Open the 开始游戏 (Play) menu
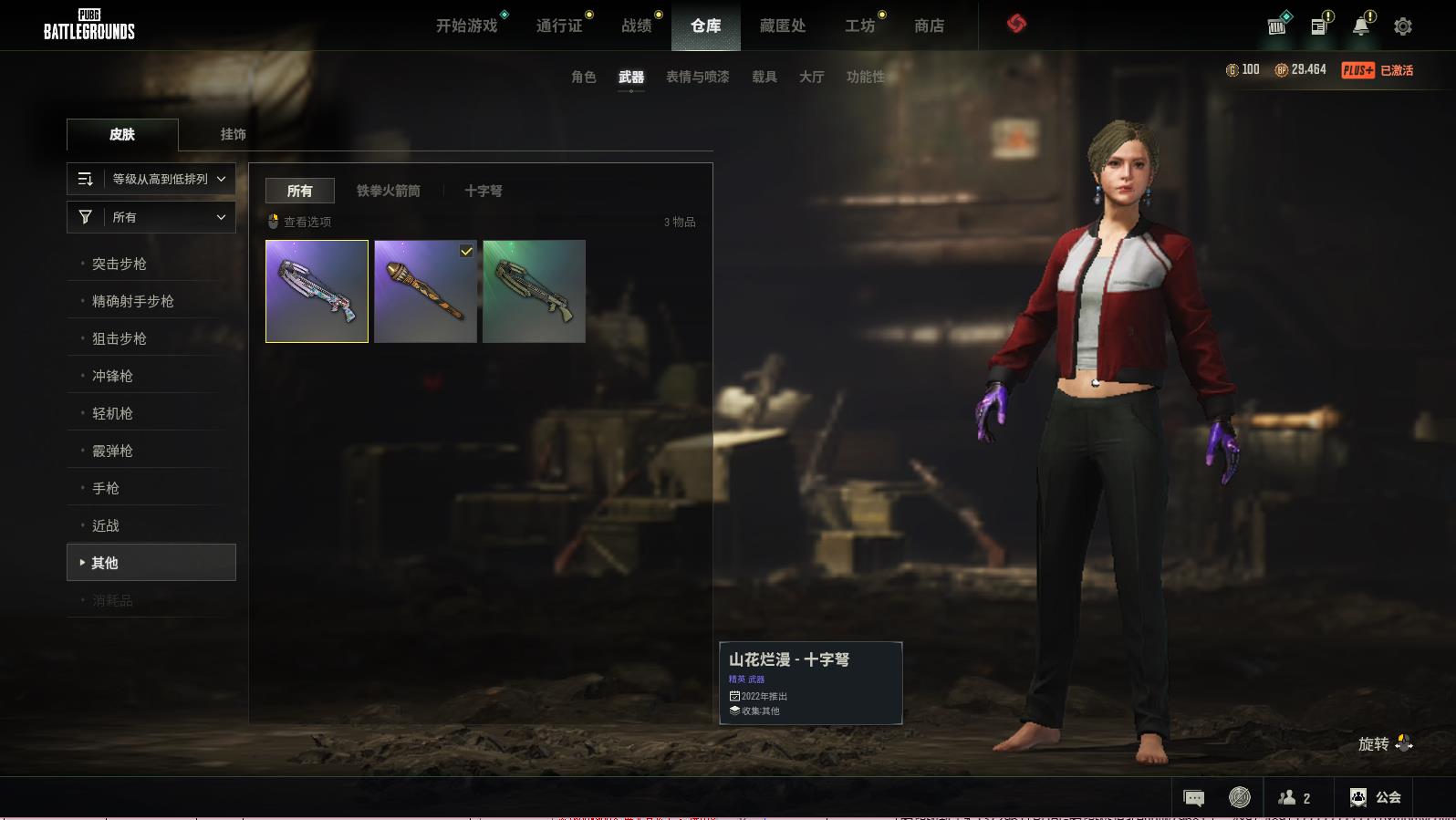This screenshot has width=1456, height=820. [466, 26]
